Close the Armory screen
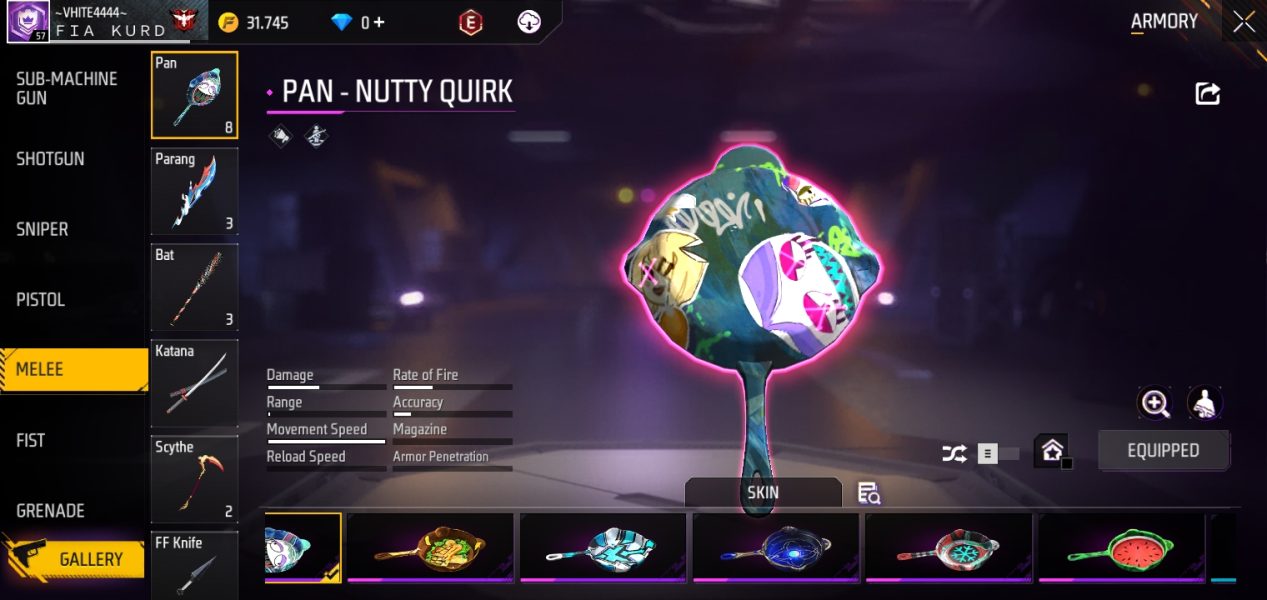Viewport: 1267px width, 600px height. [x=1244, y=22]
